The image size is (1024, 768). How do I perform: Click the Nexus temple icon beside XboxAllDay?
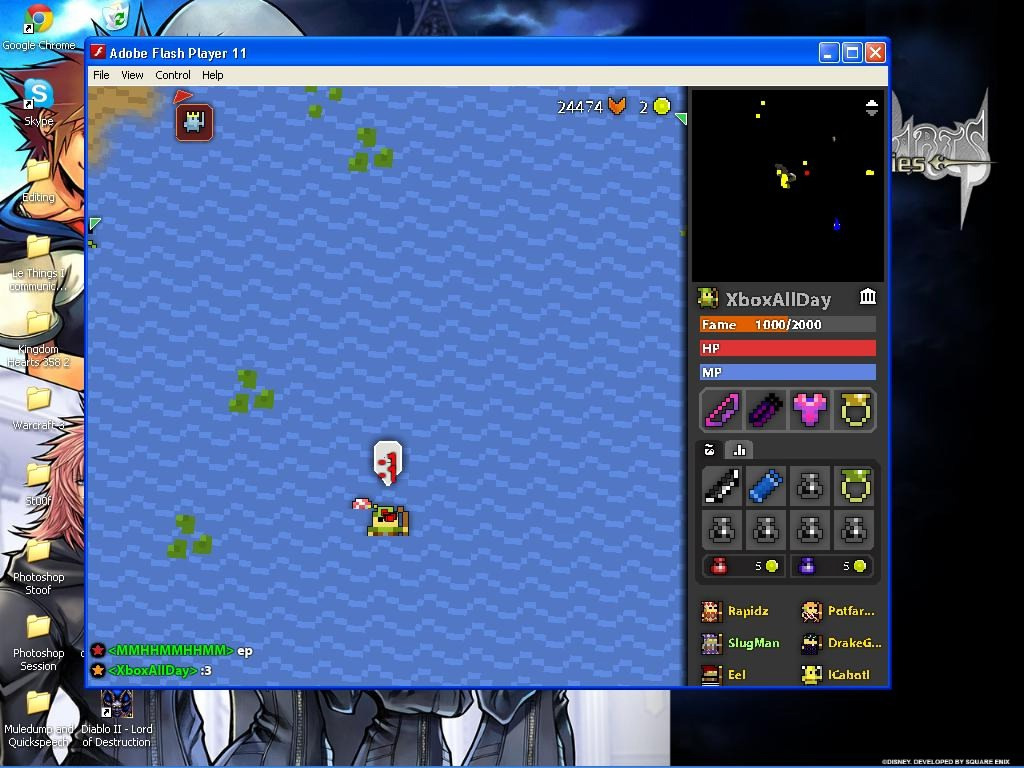pyautogui.click(x=868, y=297)
